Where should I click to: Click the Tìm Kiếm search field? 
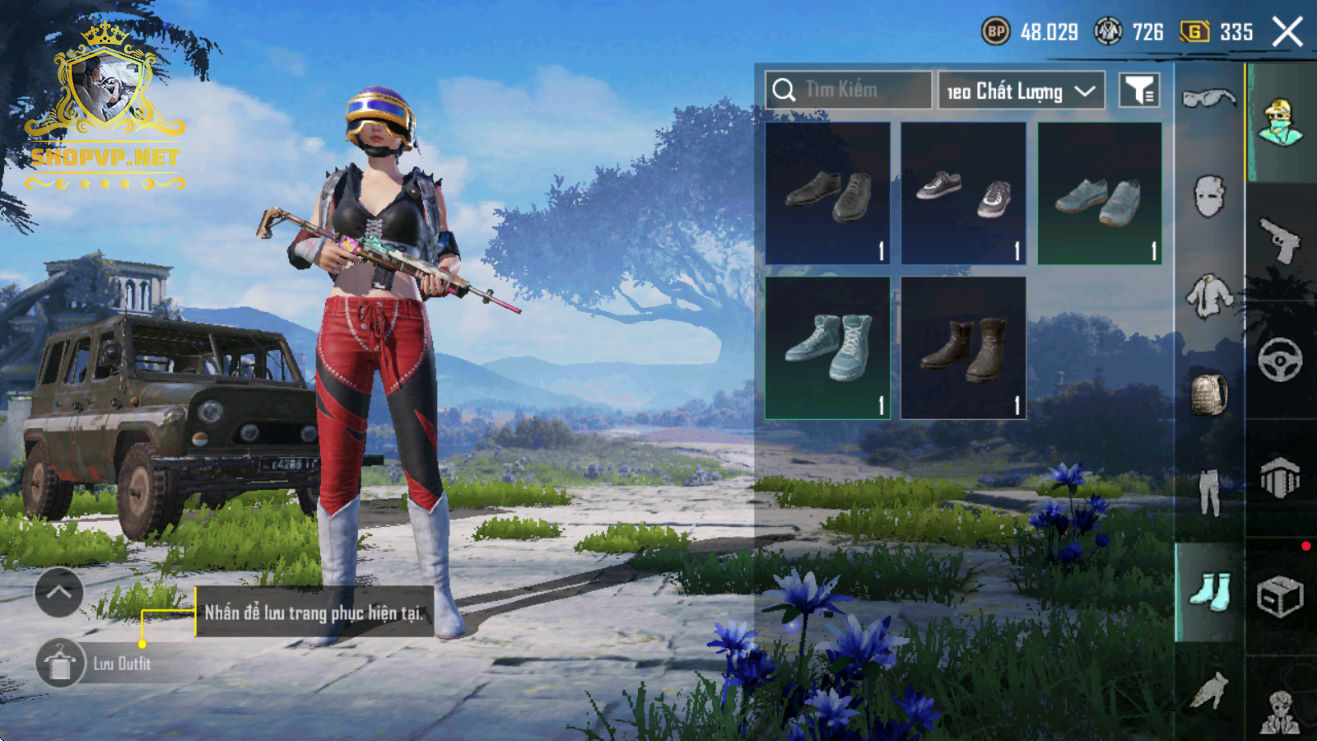point(848,90)
